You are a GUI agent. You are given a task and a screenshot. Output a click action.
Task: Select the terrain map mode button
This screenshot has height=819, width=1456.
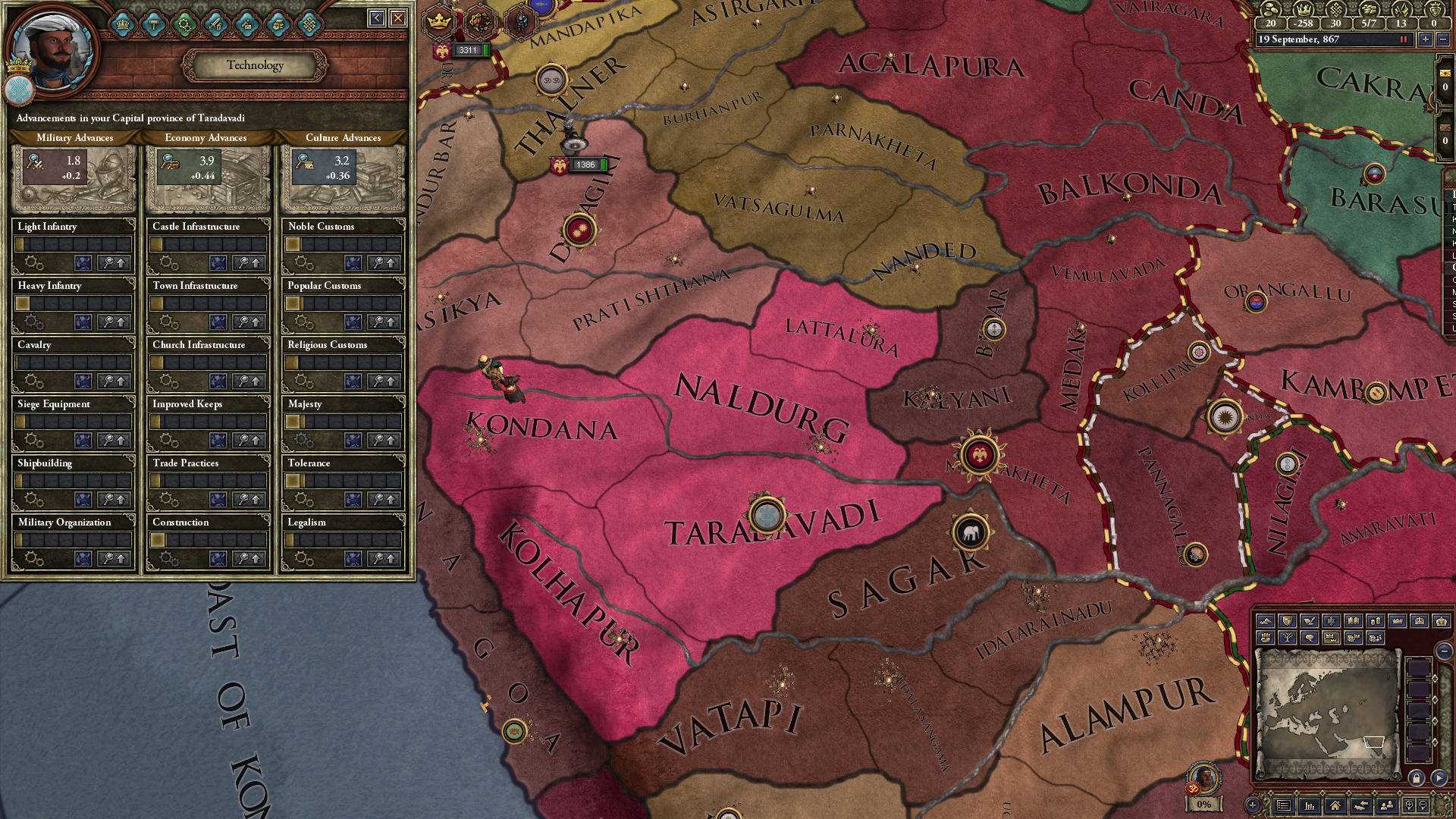coord(1265,621)
